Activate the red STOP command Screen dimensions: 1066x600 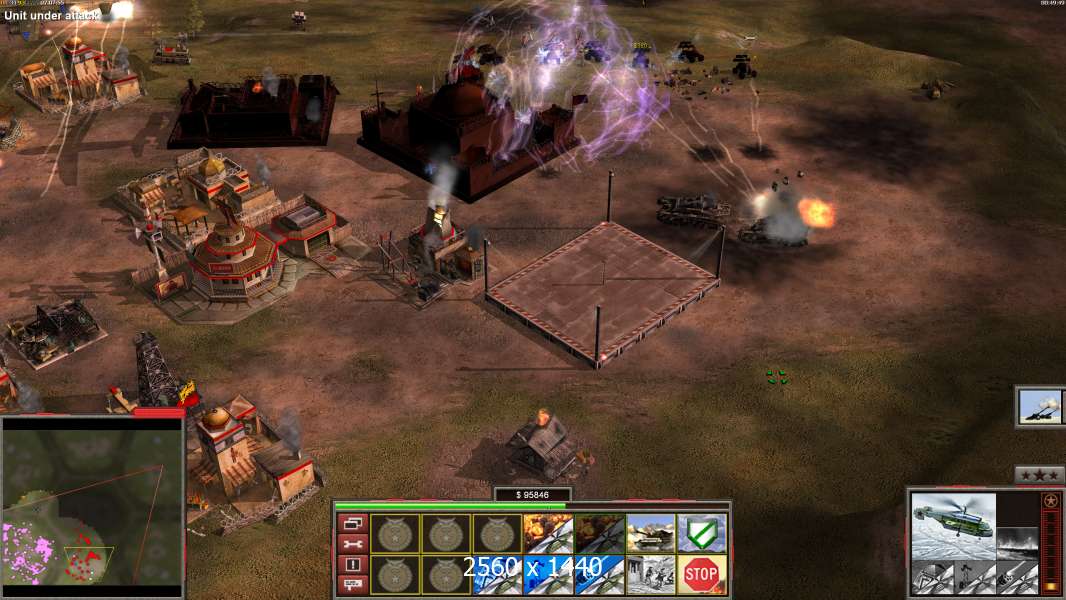[x=702, y=574]
